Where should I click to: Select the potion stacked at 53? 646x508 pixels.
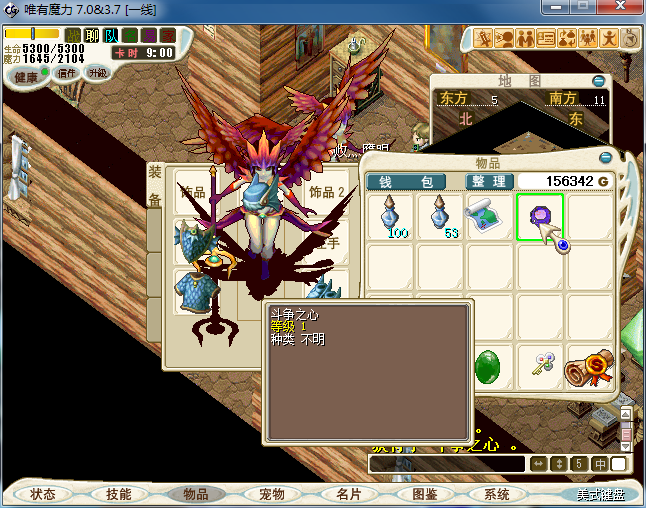pyautogui.click(x=440, y=216)
